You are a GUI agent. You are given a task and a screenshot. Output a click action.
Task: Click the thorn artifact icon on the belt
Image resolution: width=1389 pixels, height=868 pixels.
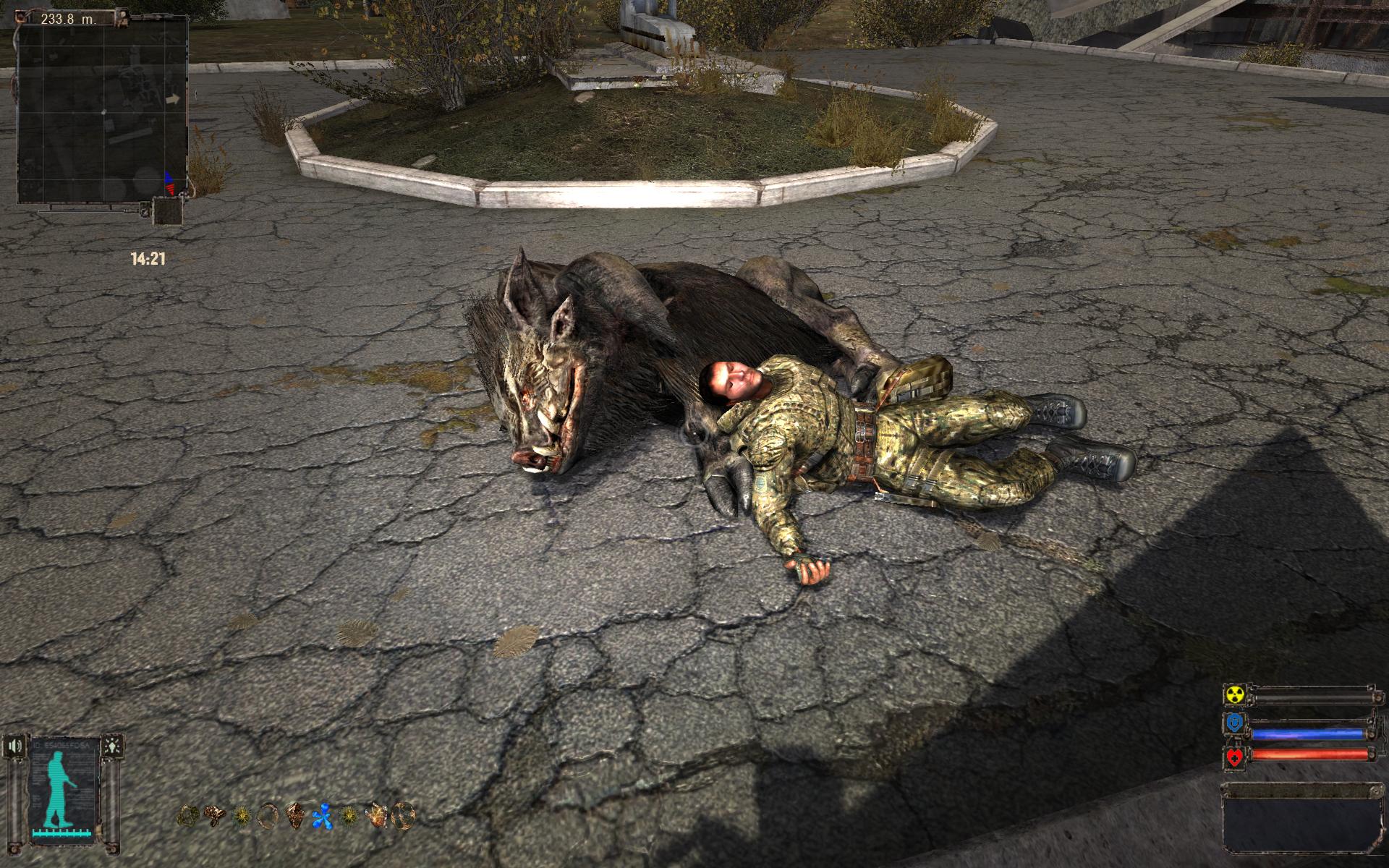(240, 816)
